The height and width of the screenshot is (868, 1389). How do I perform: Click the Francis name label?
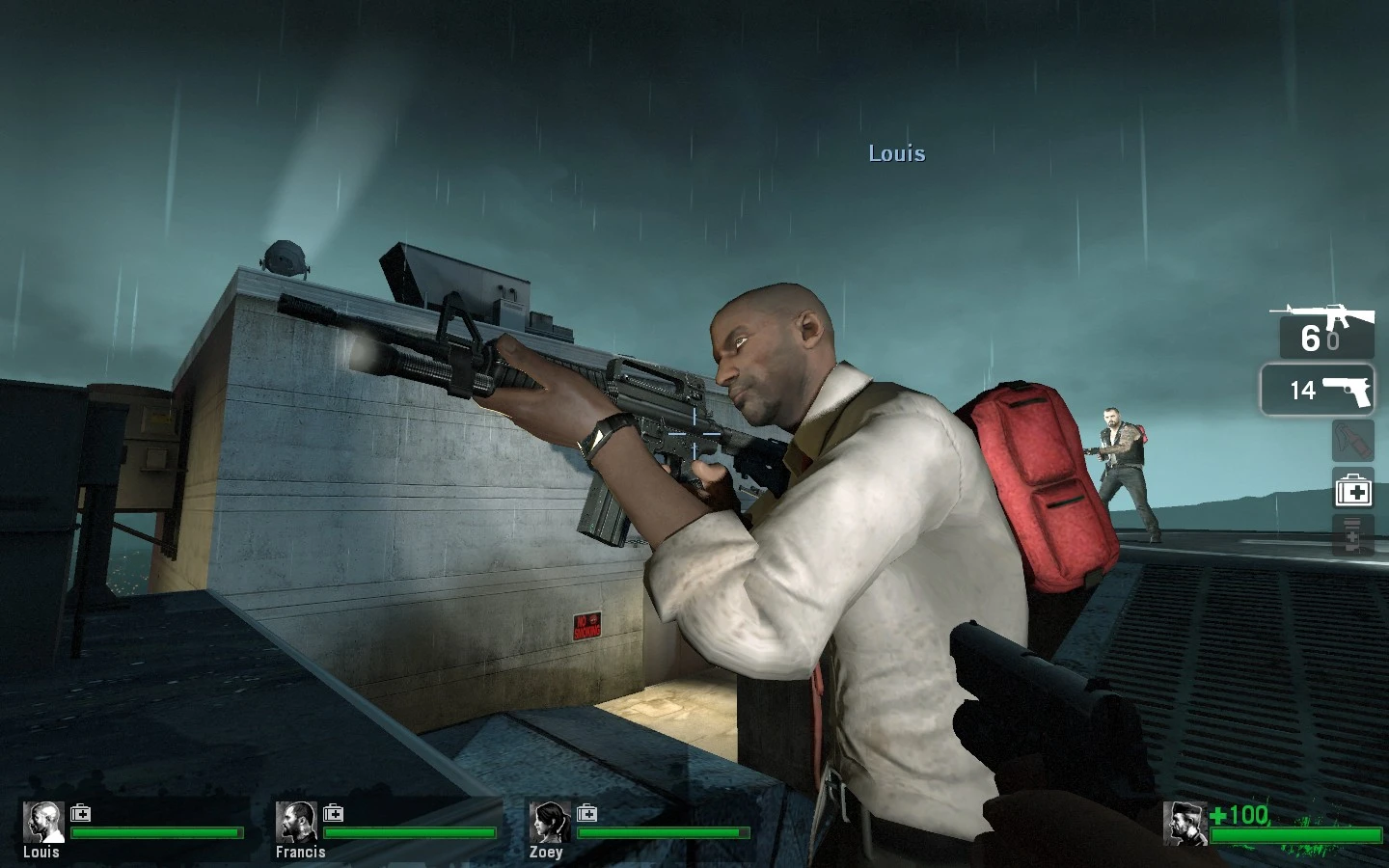[x=301, y=853]
